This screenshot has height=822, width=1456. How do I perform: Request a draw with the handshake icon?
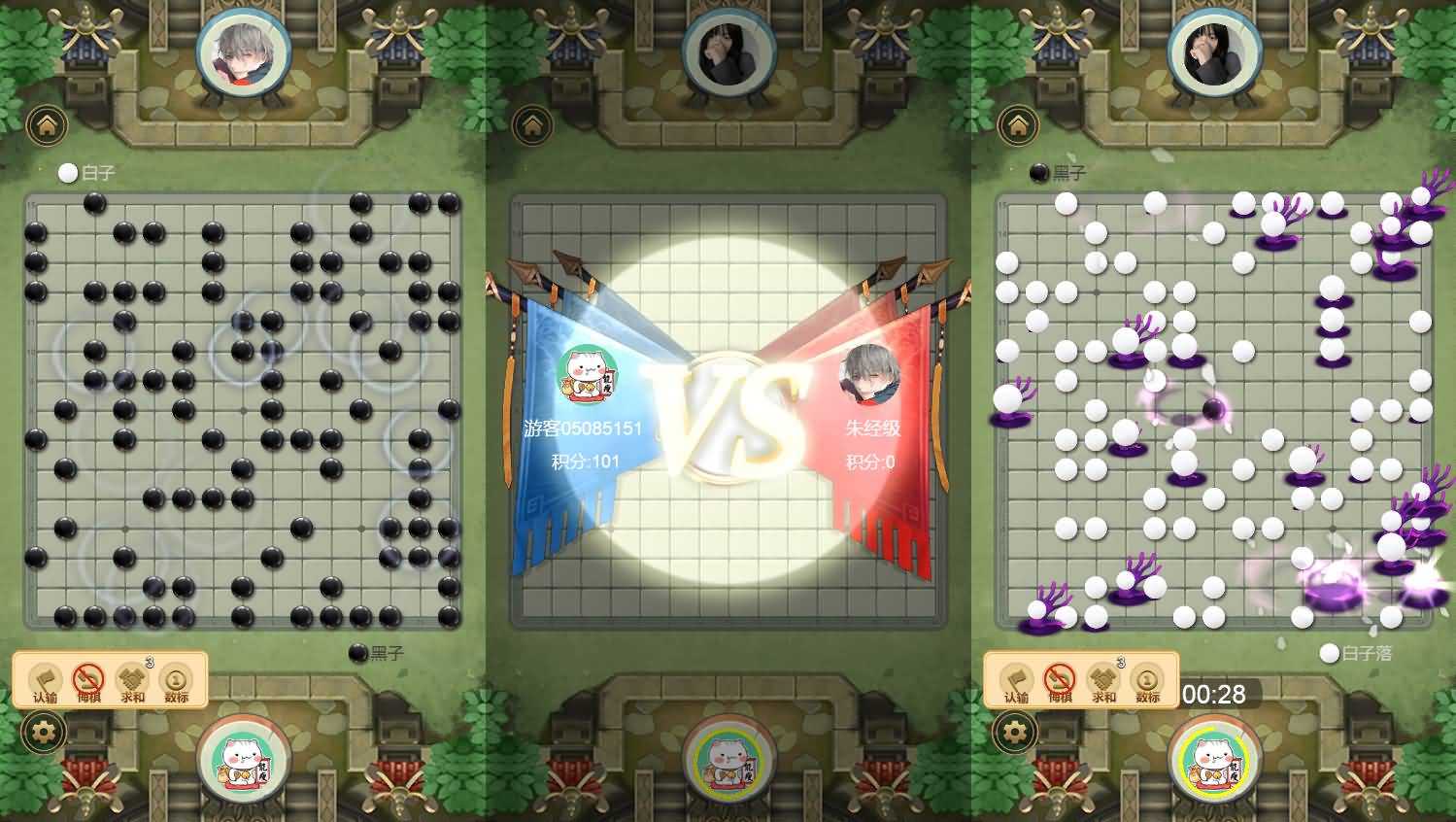pos(133,680)
